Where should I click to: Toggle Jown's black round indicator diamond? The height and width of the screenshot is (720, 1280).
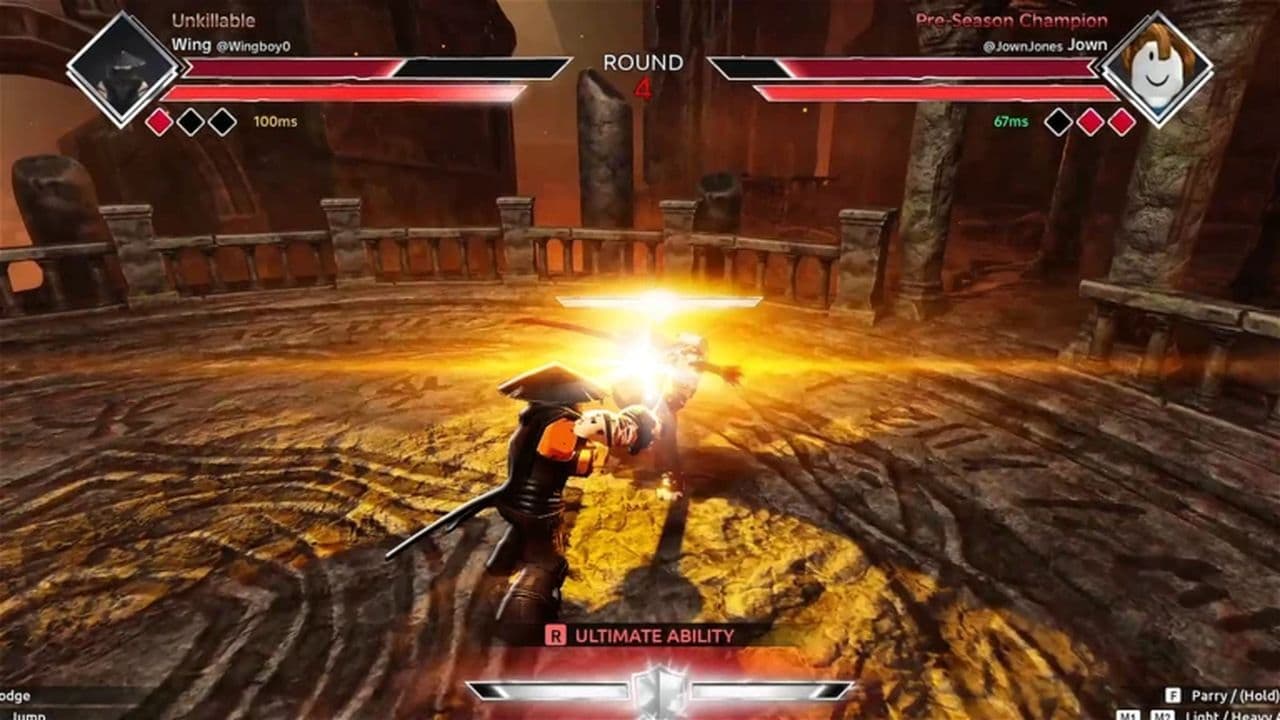[1057, 120]
